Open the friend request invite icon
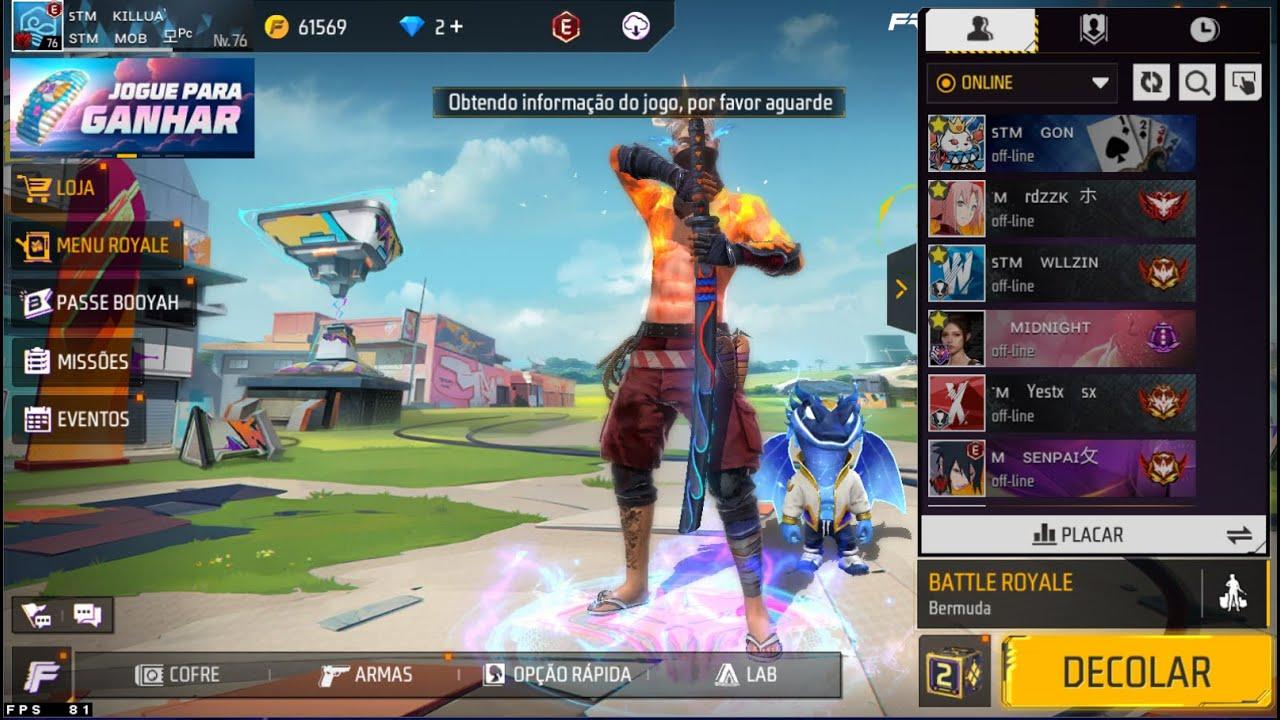1280x720 pixels. pos(1242,82)
